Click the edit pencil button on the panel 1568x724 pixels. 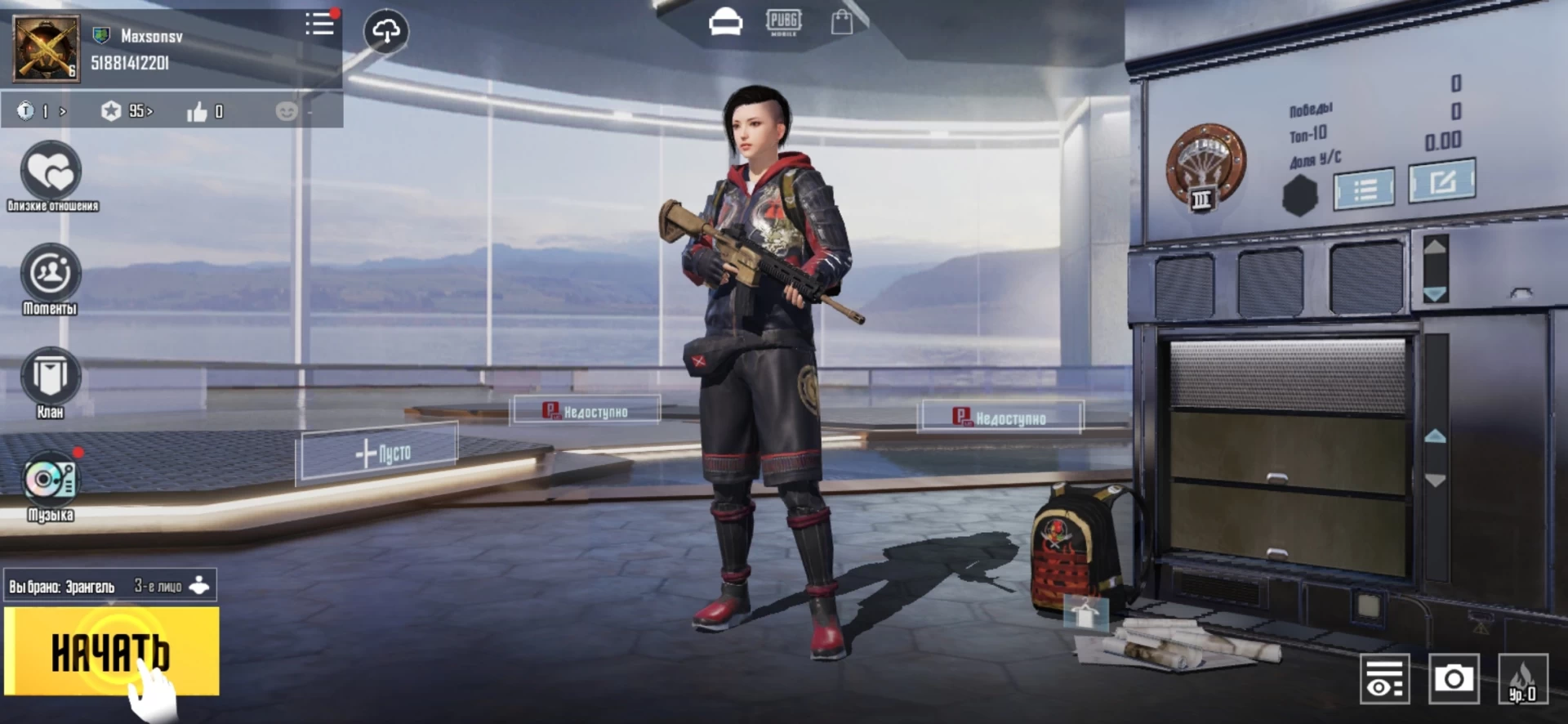(1442, 181)
